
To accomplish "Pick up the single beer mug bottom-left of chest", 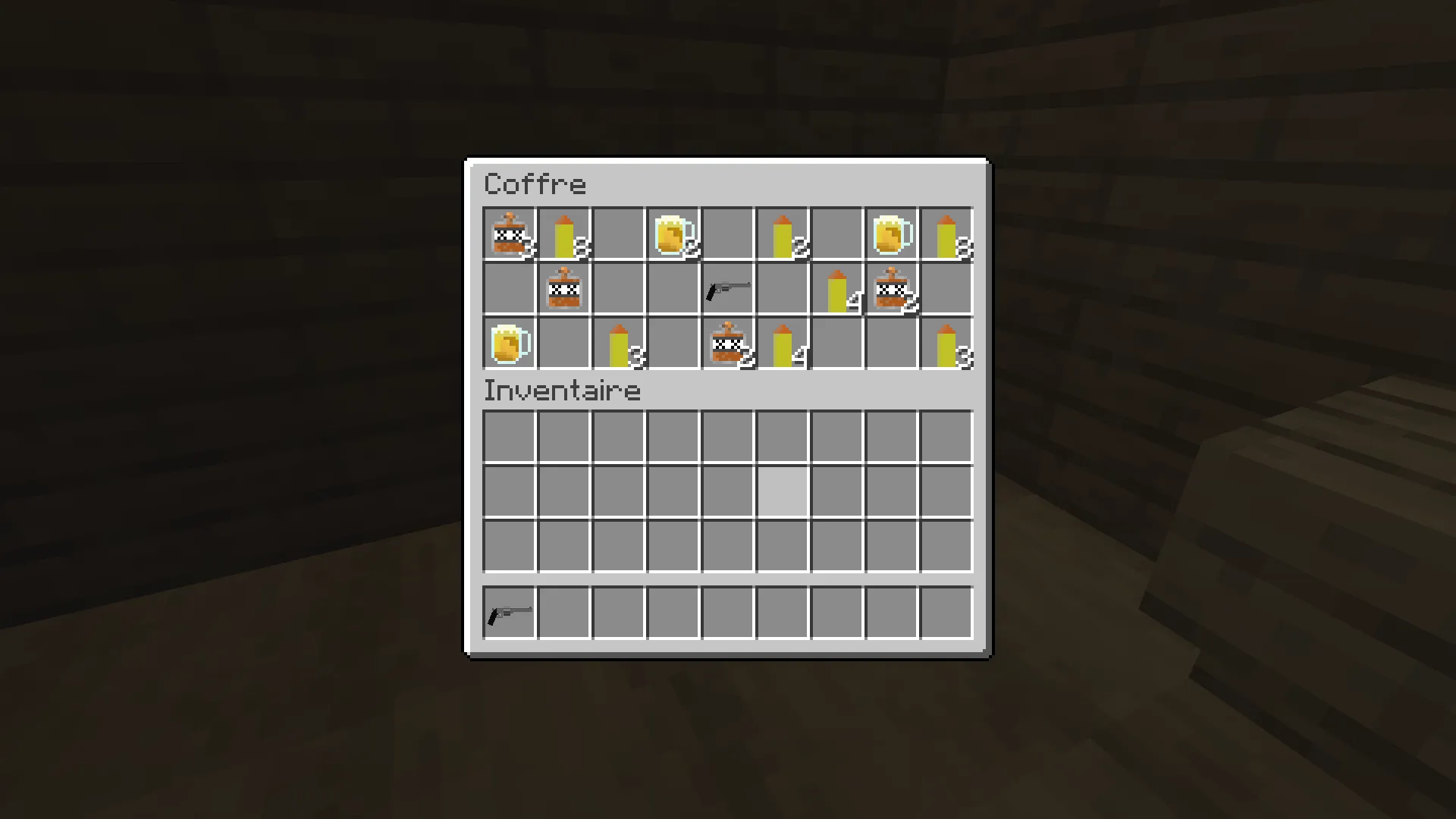I will [508, 344].
